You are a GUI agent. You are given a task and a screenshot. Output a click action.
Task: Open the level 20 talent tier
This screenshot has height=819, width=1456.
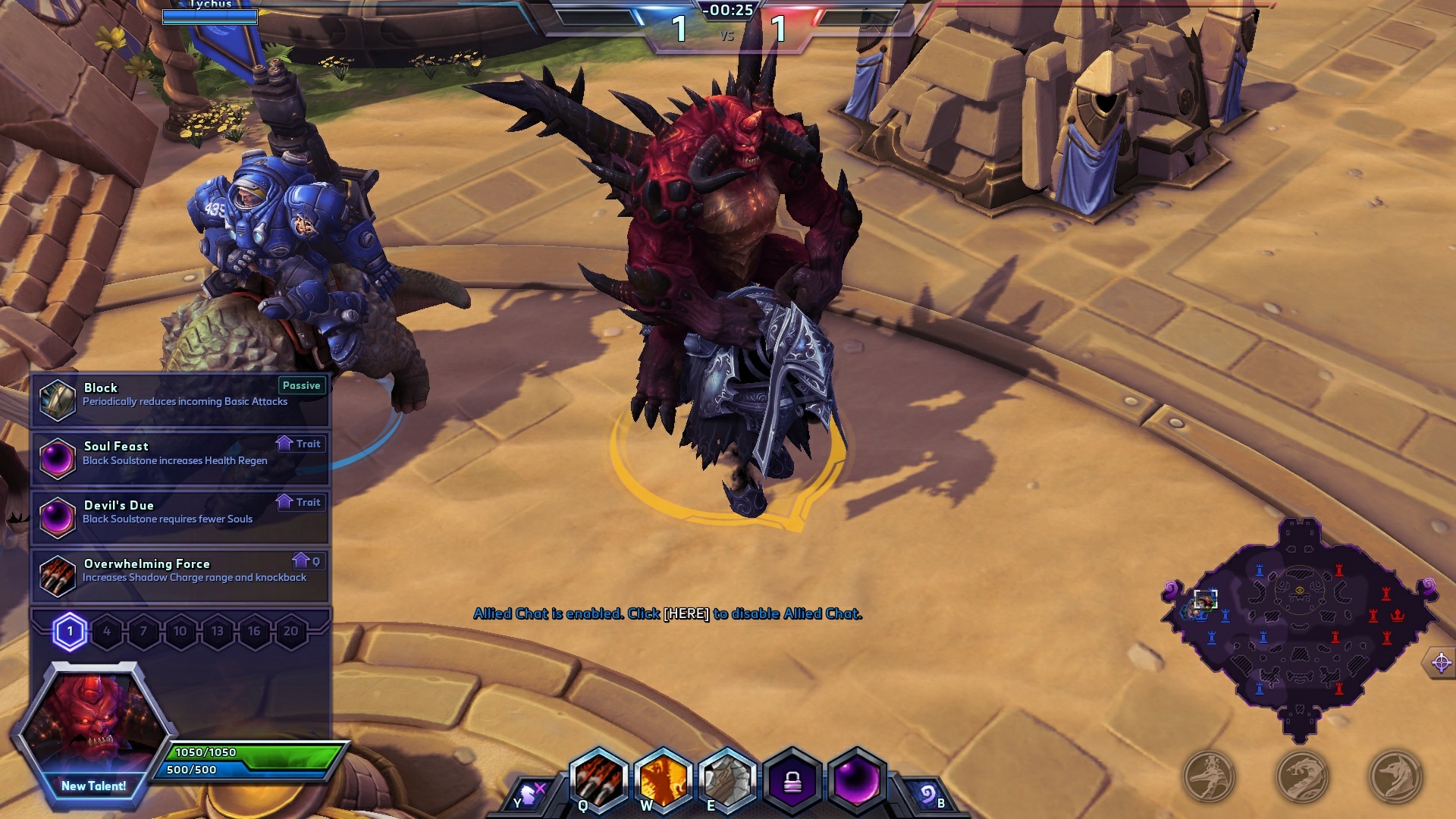coord(290,631)
